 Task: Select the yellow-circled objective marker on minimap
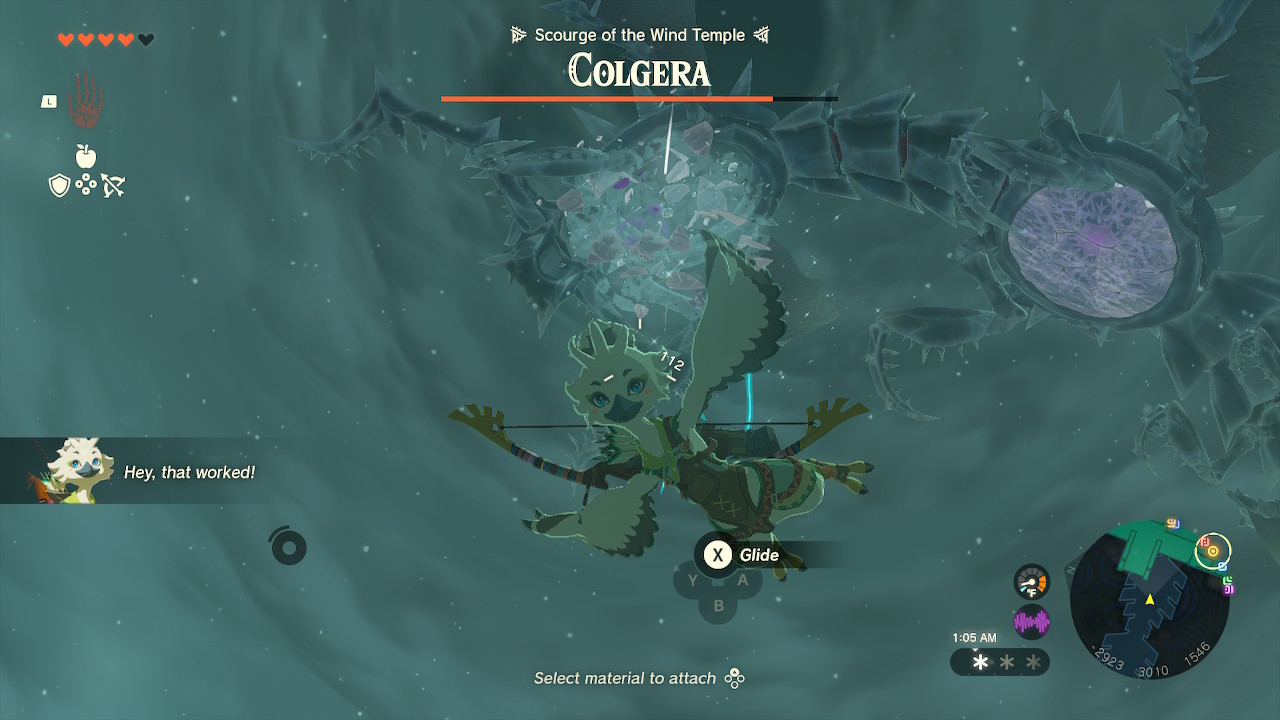point(1213,549)
